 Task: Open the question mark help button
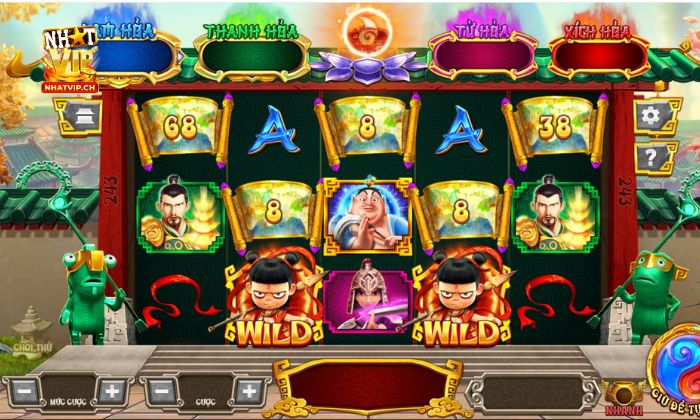(x=652, y=157)
